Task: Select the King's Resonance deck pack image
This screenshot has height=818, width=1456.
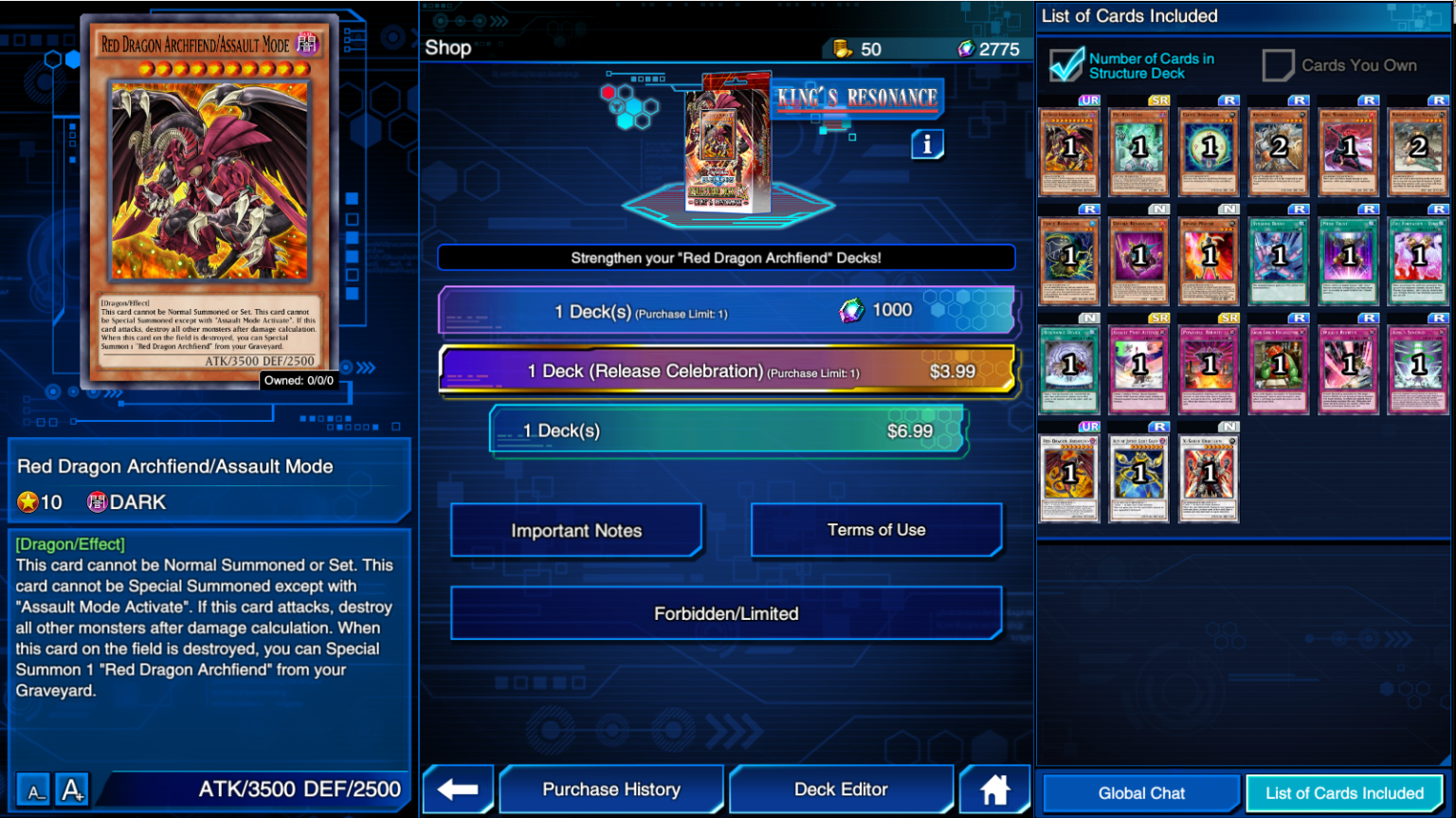Action: [x=726, y=142]
